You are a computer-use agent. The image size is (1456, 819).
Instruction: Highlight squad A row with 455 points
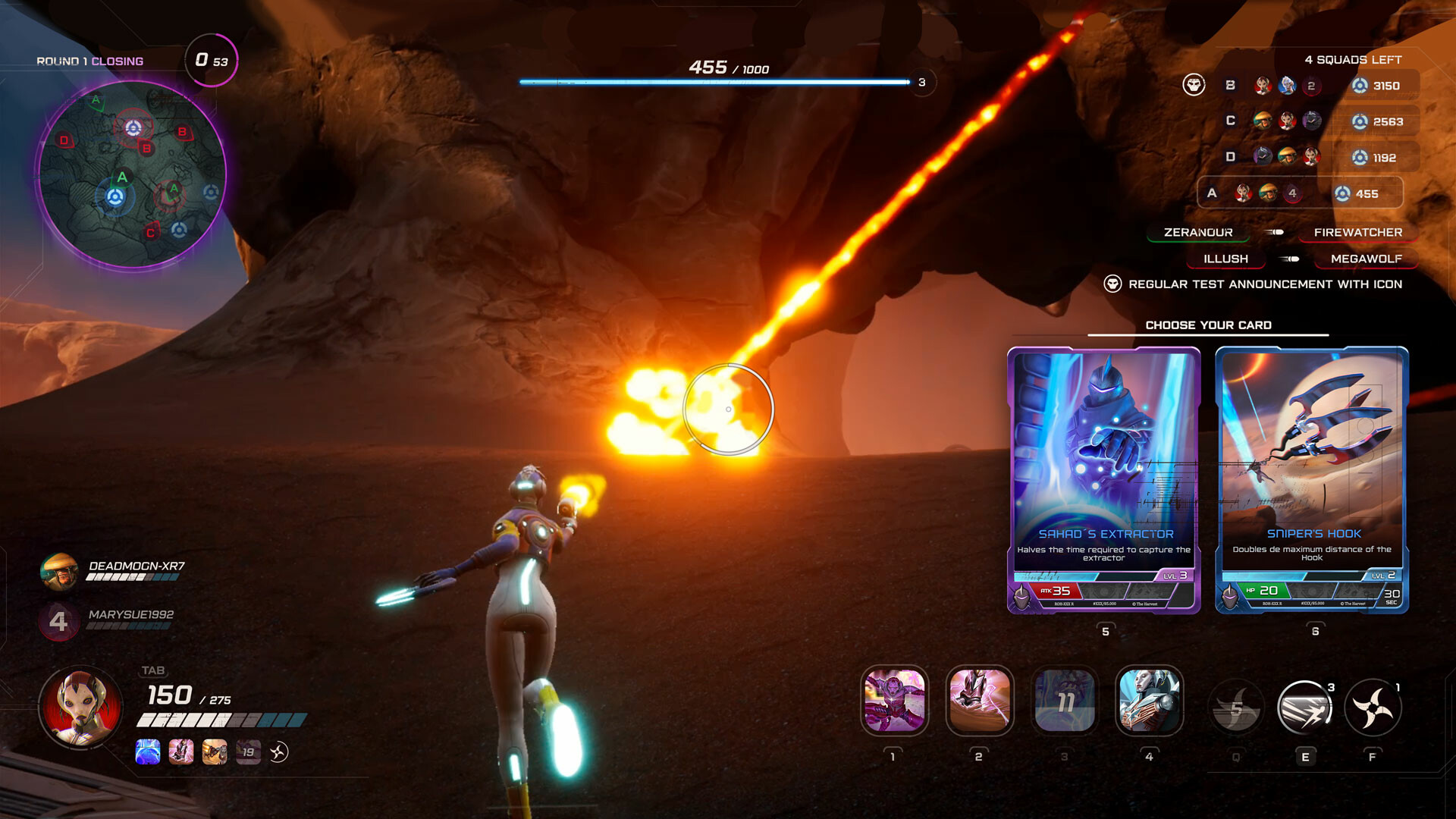[x=1300, y=193]
